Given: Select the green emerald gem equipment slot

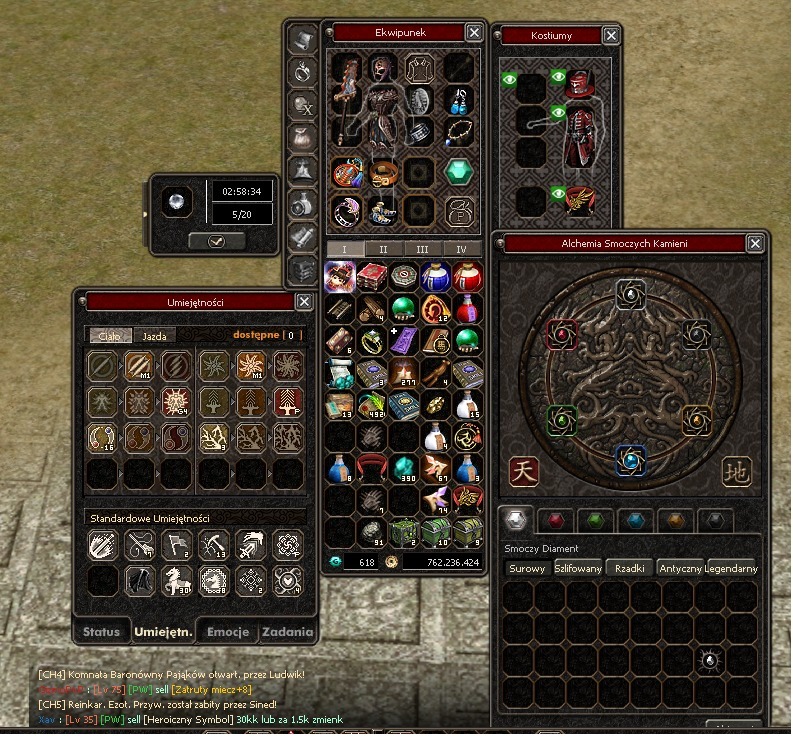Looking at the screenshot, I should 459,171.
